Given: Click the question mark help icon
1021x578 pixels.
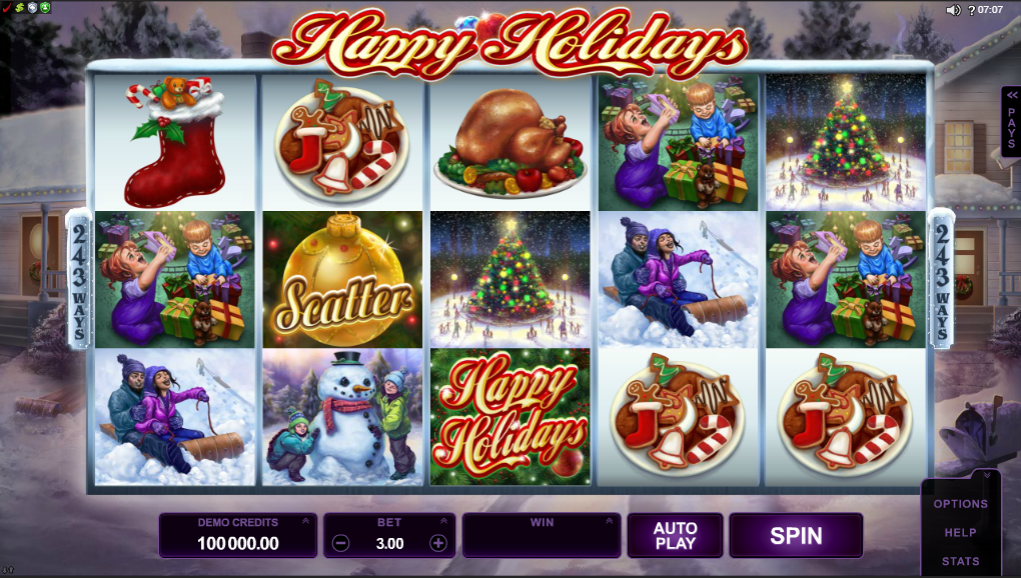Looking at the screenshot, I should pos(969,10).
